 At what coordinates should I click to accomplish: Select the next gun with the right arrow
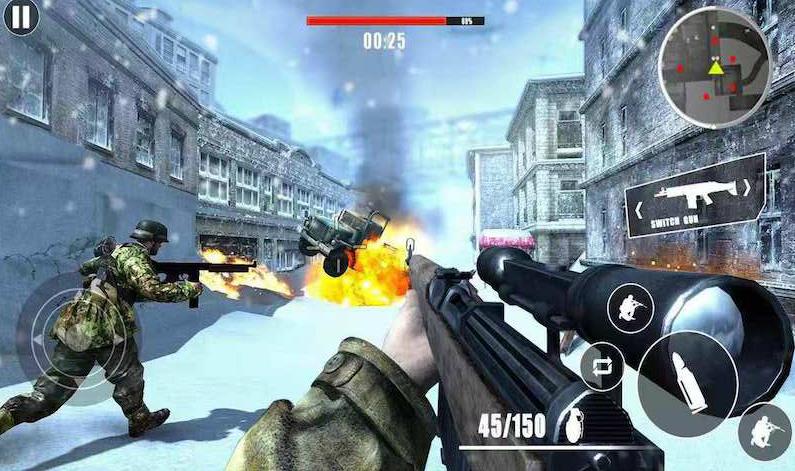(x=745, y=186)
